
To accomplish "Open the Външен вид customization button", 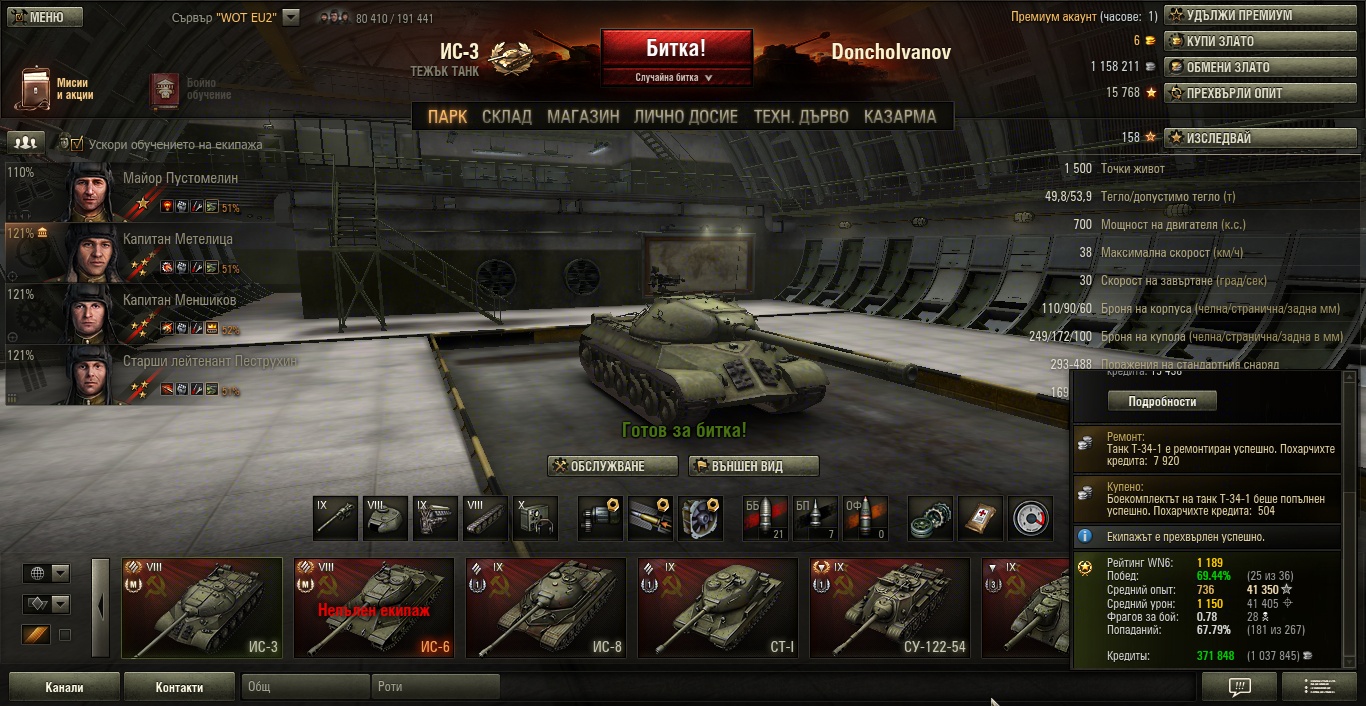I will [753, 466].
